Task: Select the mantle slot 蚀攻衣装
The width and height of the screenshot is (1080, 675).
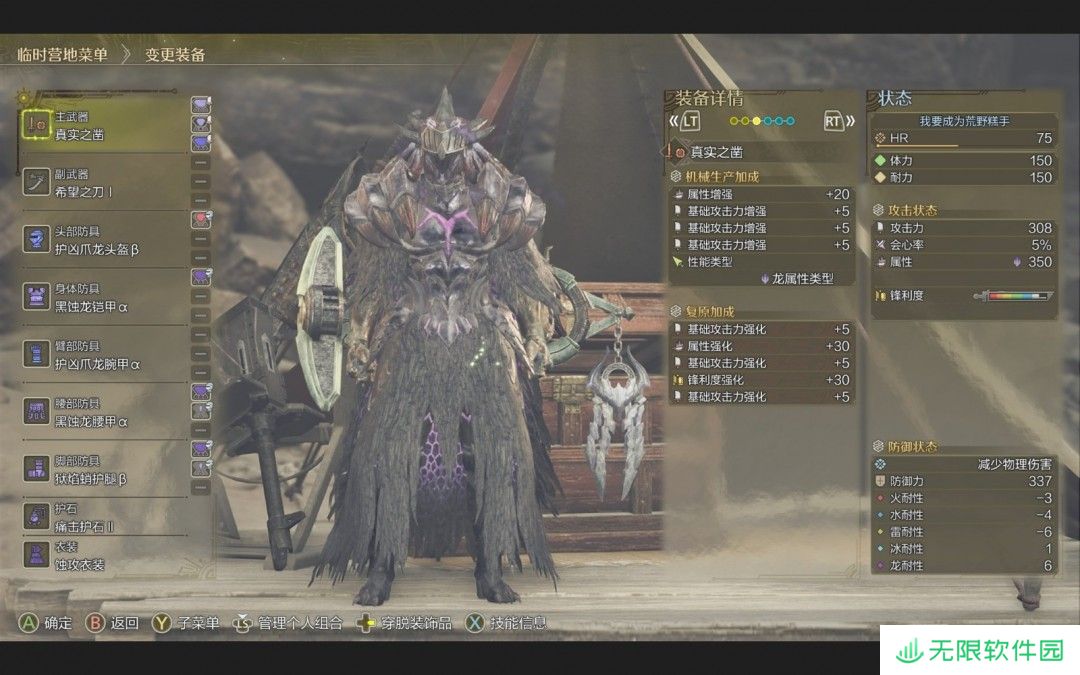Action: (100, 556)
